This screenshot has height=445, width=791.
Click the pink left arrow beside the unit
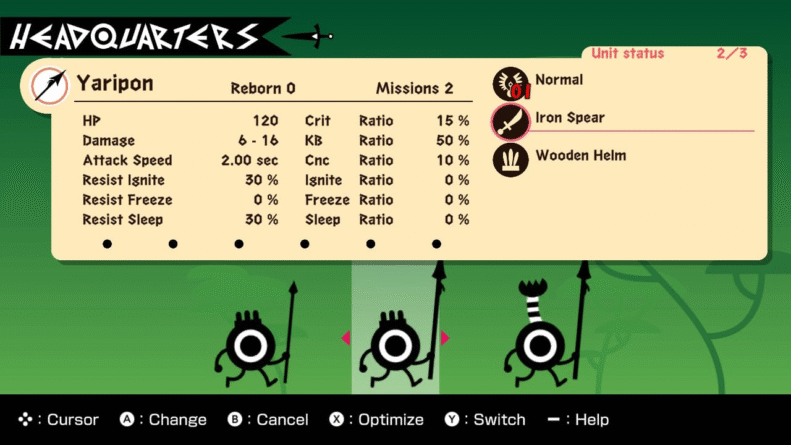[x=346, y=338]
